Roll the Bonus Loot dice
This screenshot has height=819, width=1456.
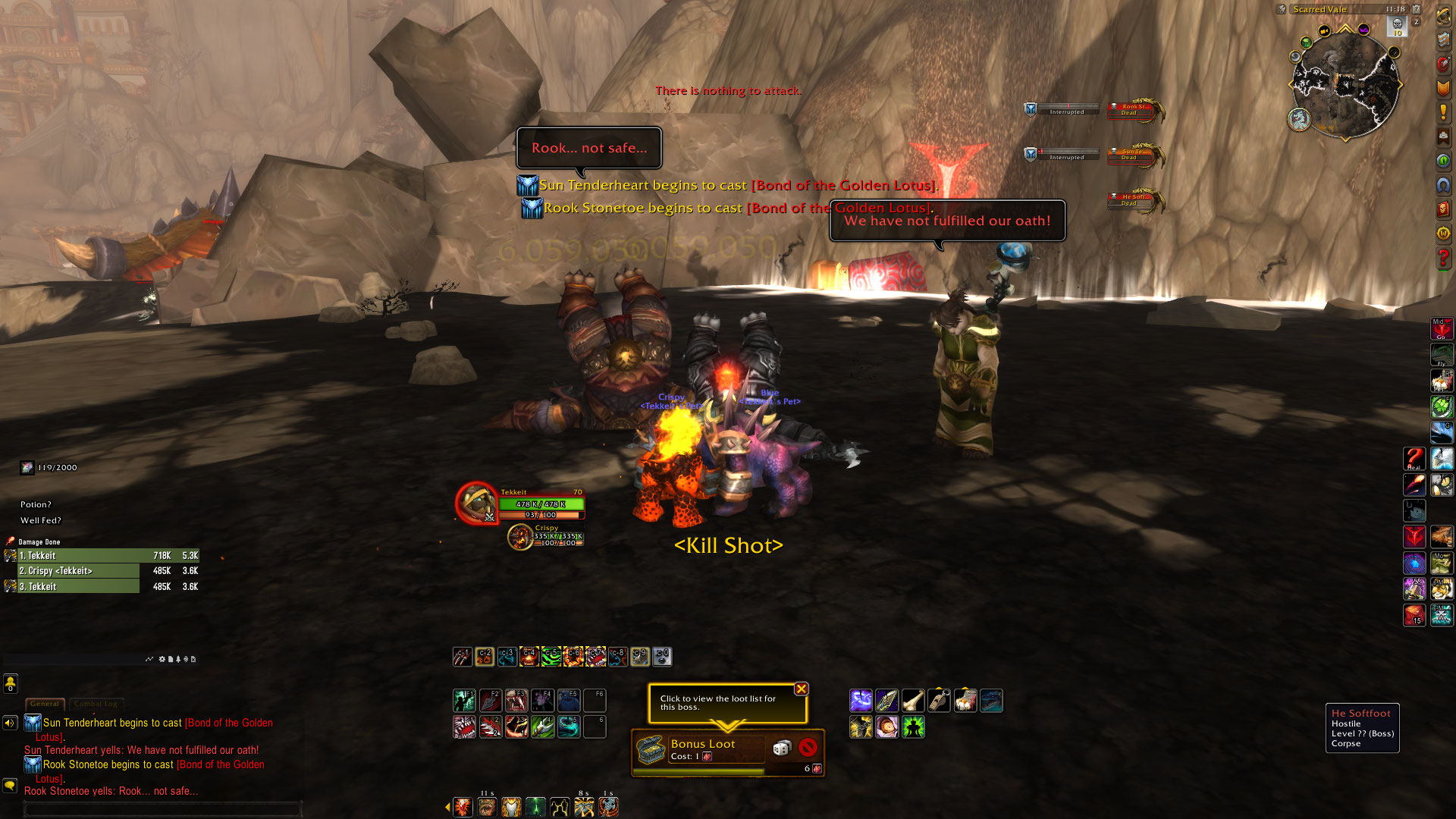[781, 748]
